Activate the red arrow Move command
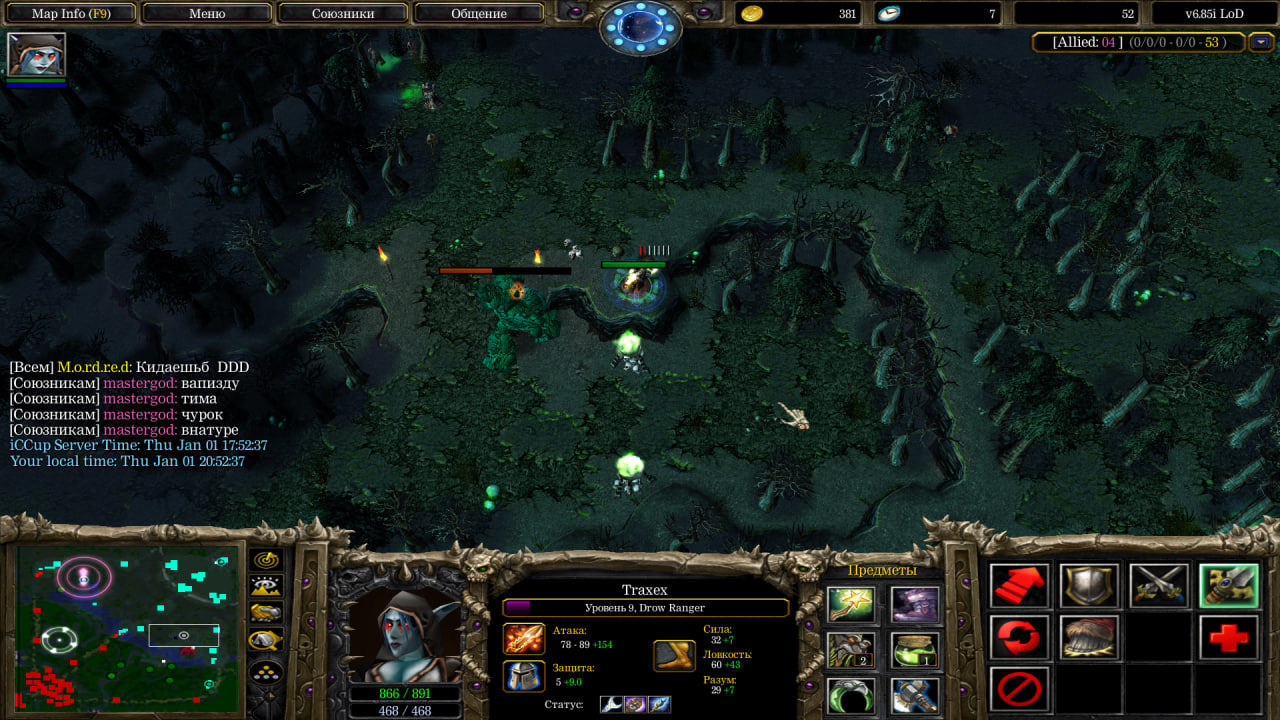The width and height of the screenshot is (1280, 720). click(x=1020, y=586)
